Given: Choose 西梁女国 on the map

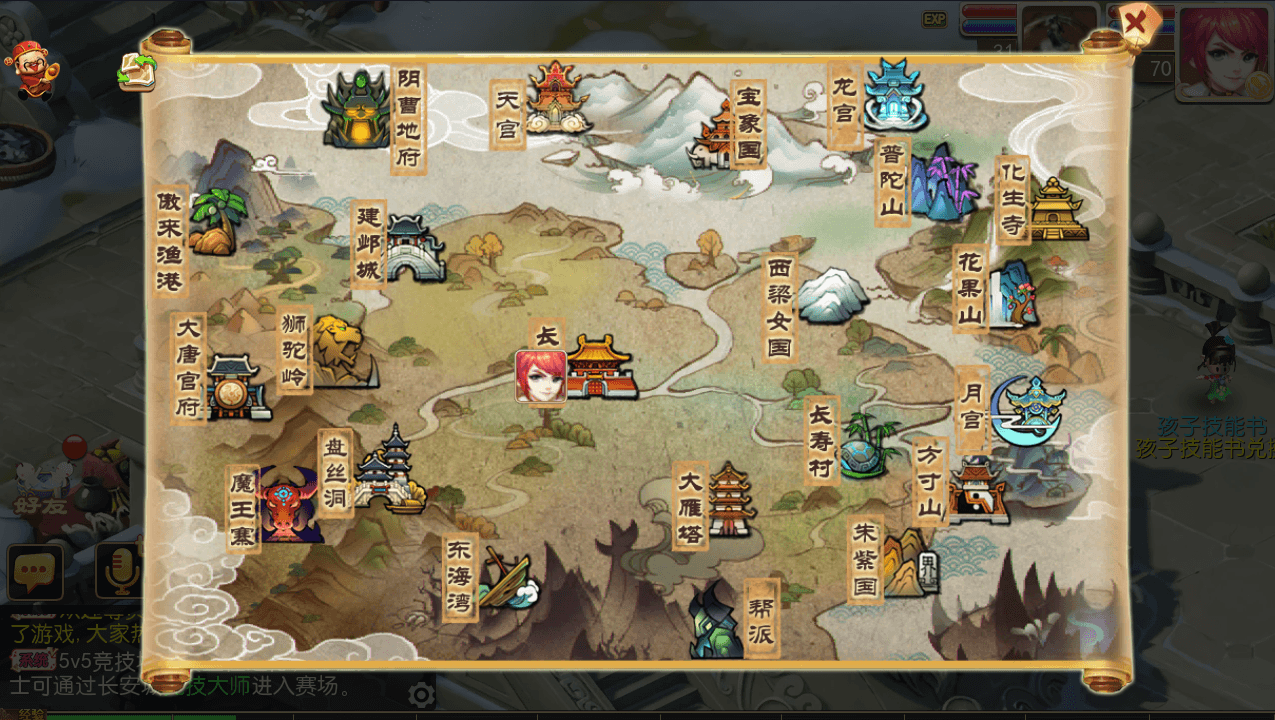Looking at the screenshot, I should click(x=830, y=295).
